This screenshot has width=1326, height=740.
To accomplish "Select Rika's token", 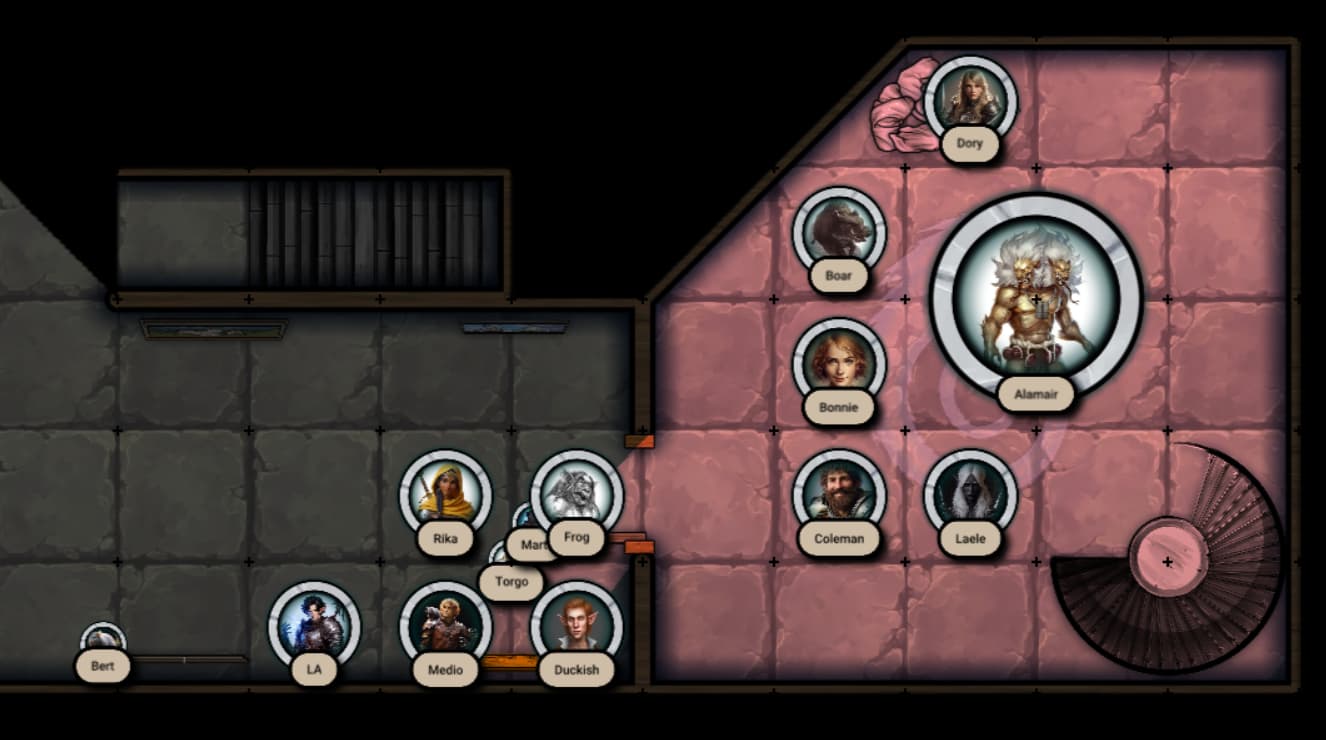I will pyautogui.click(x=445, y=493).
